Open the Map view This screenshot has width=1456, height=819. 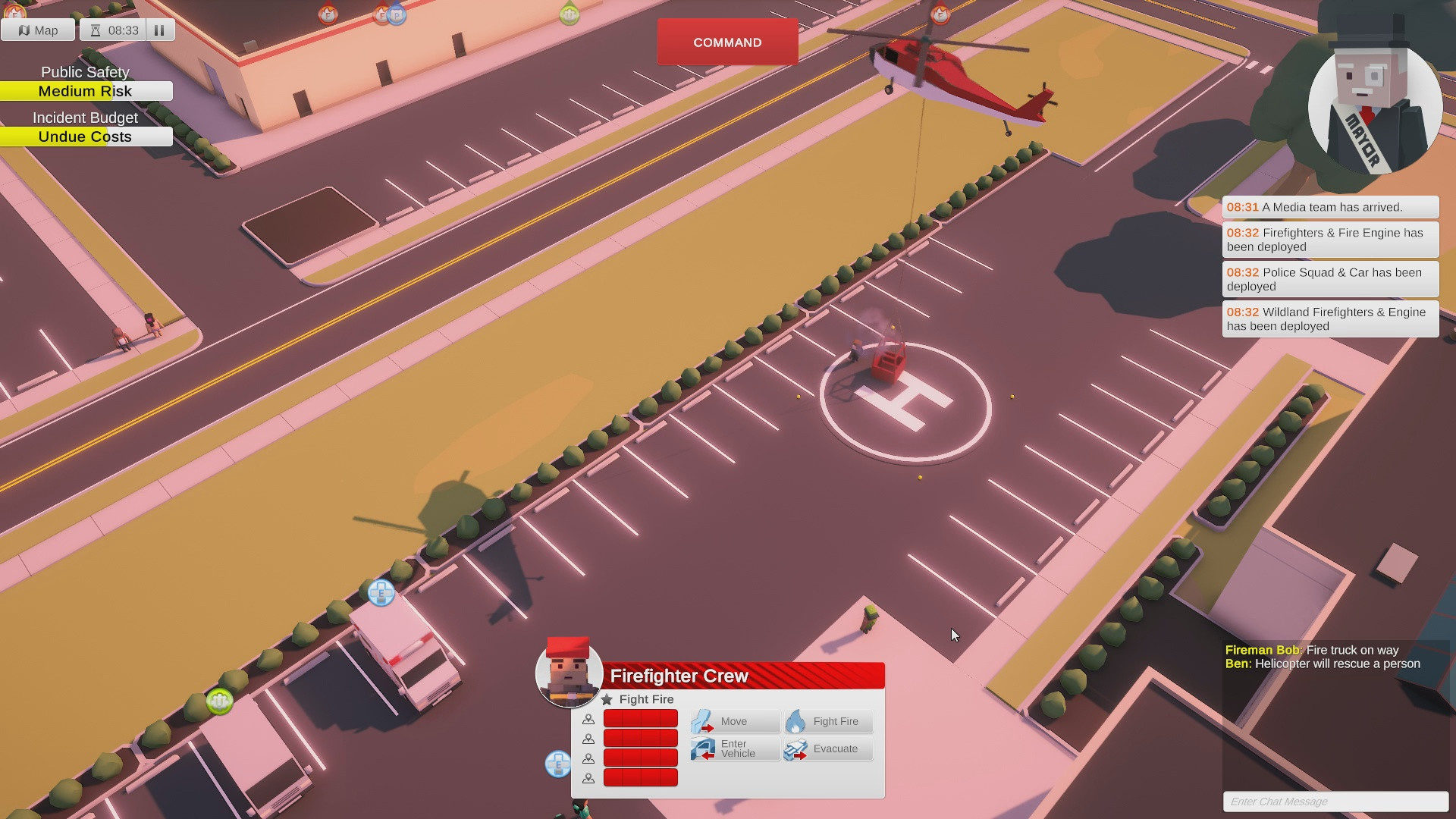[x=37, y=30]
